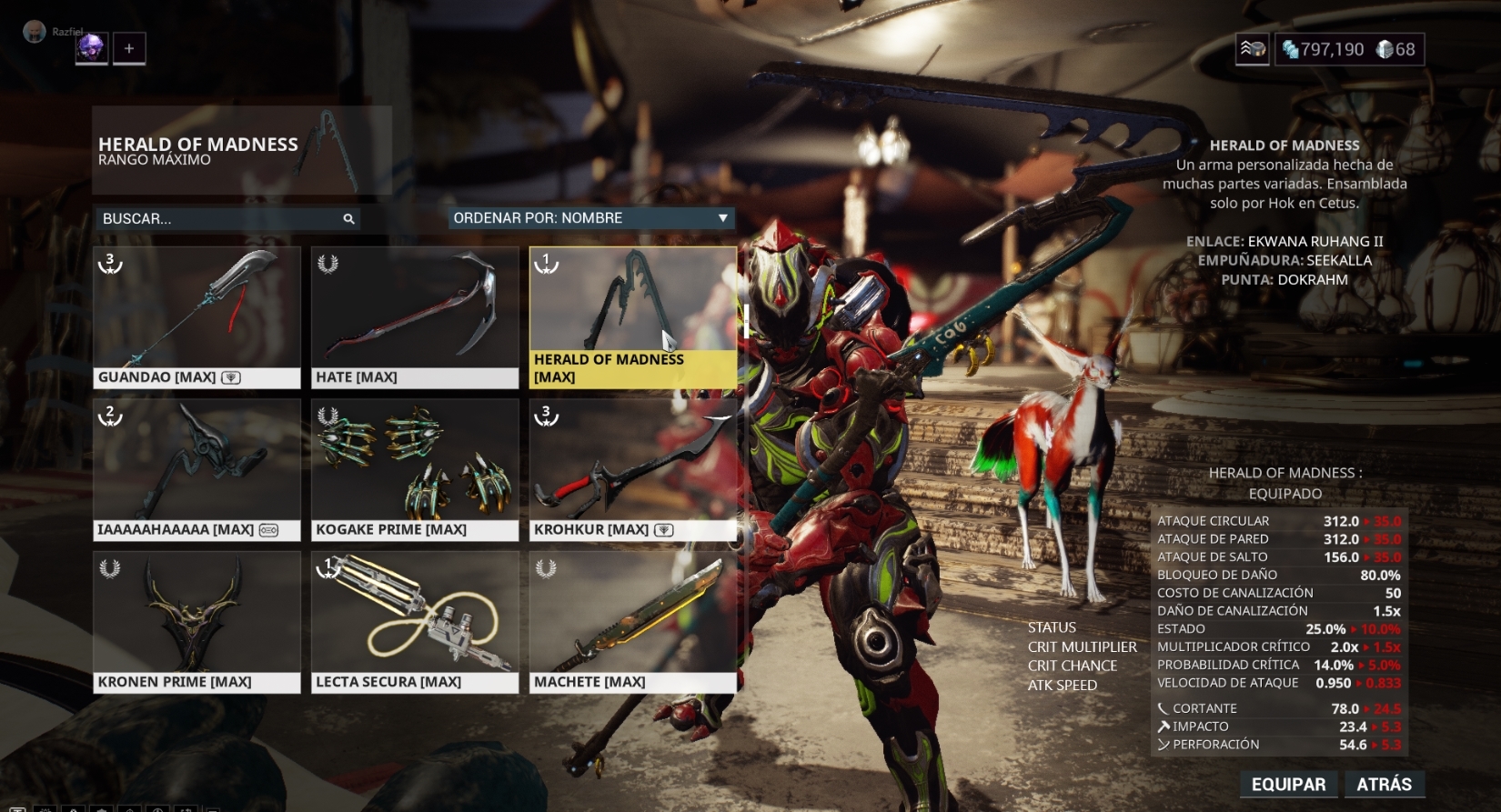Screen dimensions: 1501x812
Task: Open the plus button beside the avatar
Action: point(129,48)
